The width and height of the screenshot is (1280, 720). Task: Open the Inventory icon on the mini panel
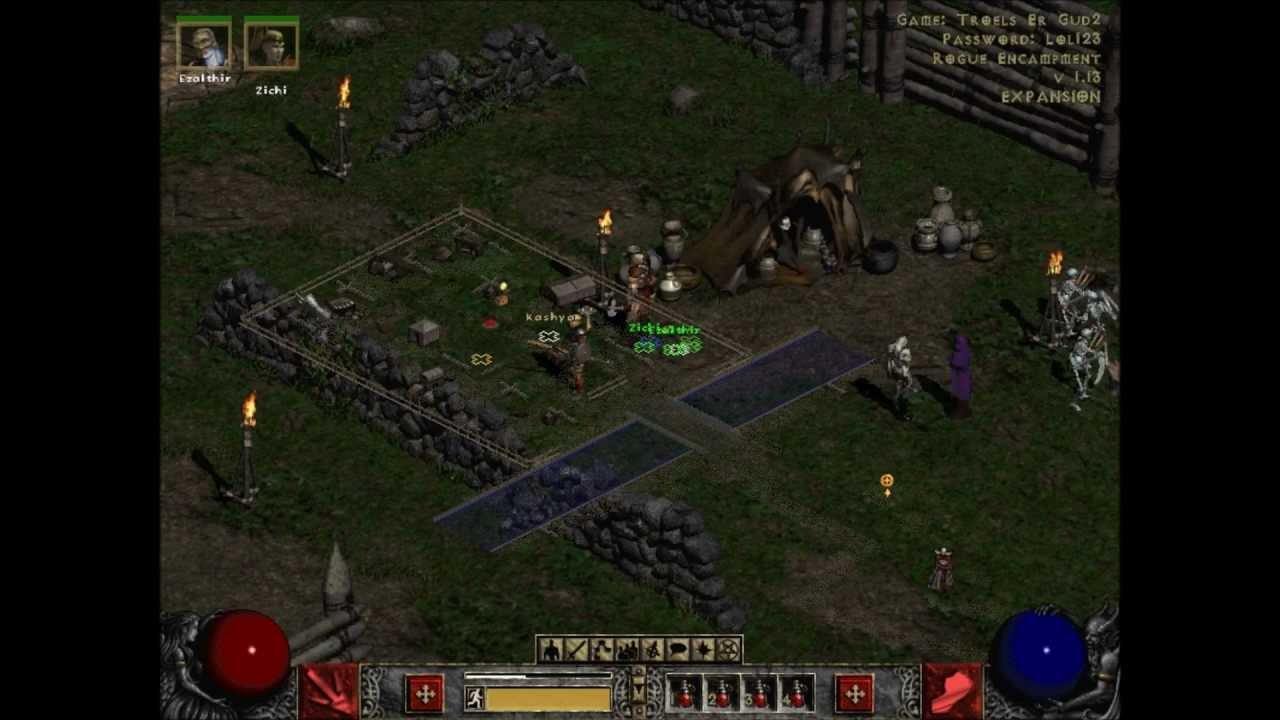click(574, 648)
